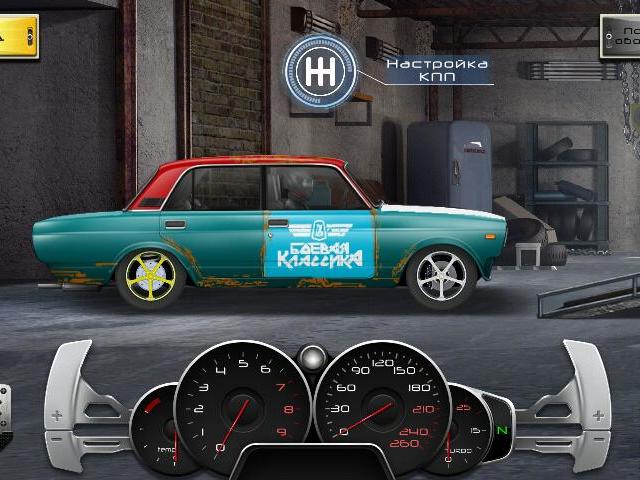Click the yellow button at the top-left edge
Image resolution: width=640 pixels, height=480 pixels.
(18, 36)
